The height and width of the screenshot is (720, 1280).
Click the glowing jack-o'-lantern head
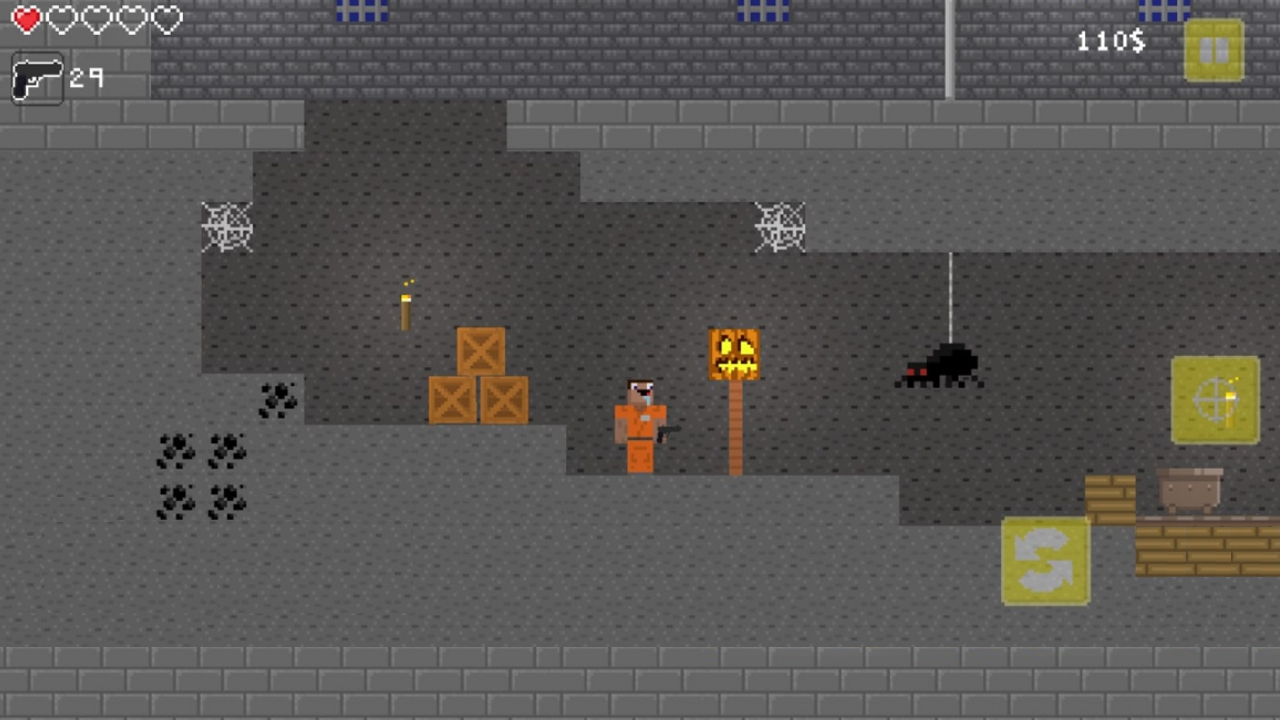tap(735, 352)
